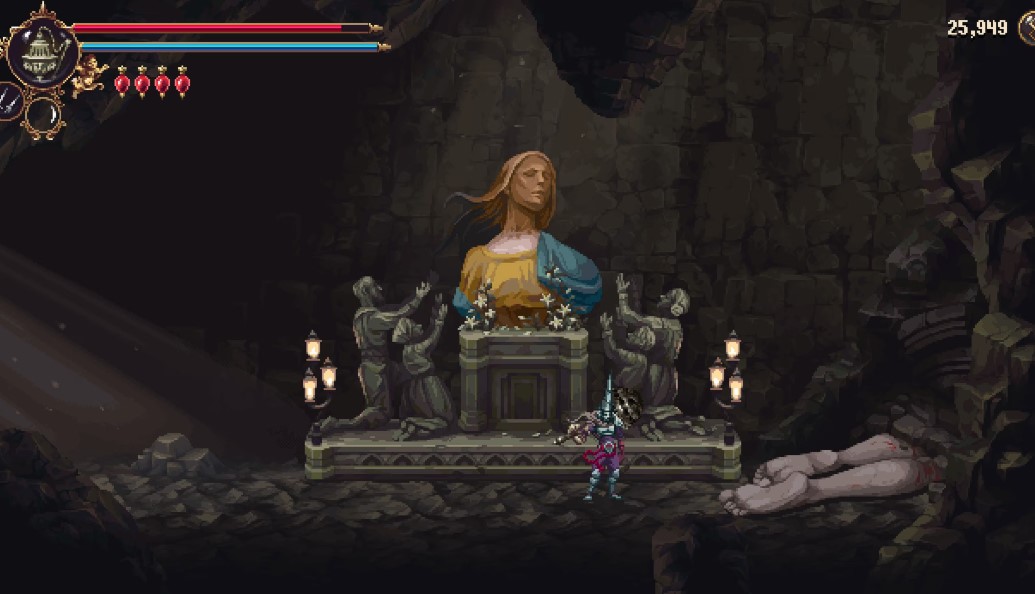1035x594 pixels.
Task: Switch to the twin blades weapon icon
Action: (7, 101)
